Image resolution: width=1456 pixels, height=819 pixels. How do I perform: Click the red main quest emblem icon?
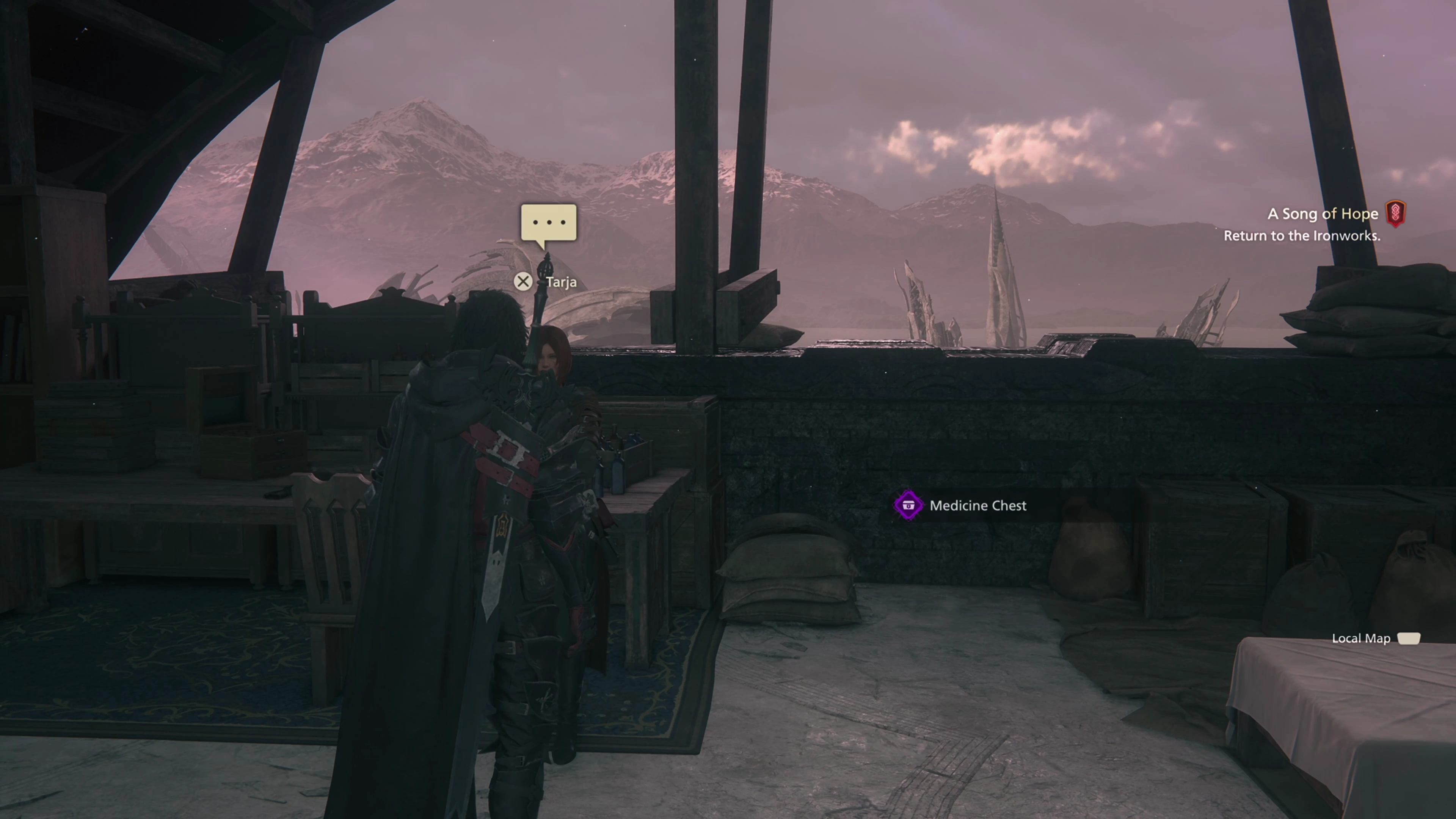[1395, 214]
